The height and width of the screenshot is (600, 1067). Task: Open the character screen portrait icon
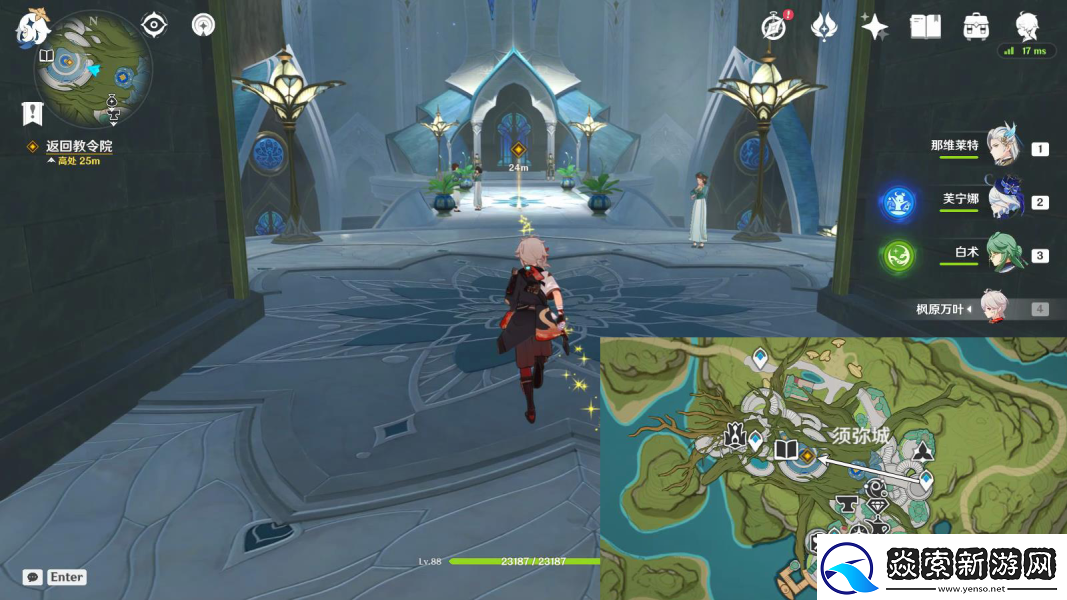coord(1027,26)
